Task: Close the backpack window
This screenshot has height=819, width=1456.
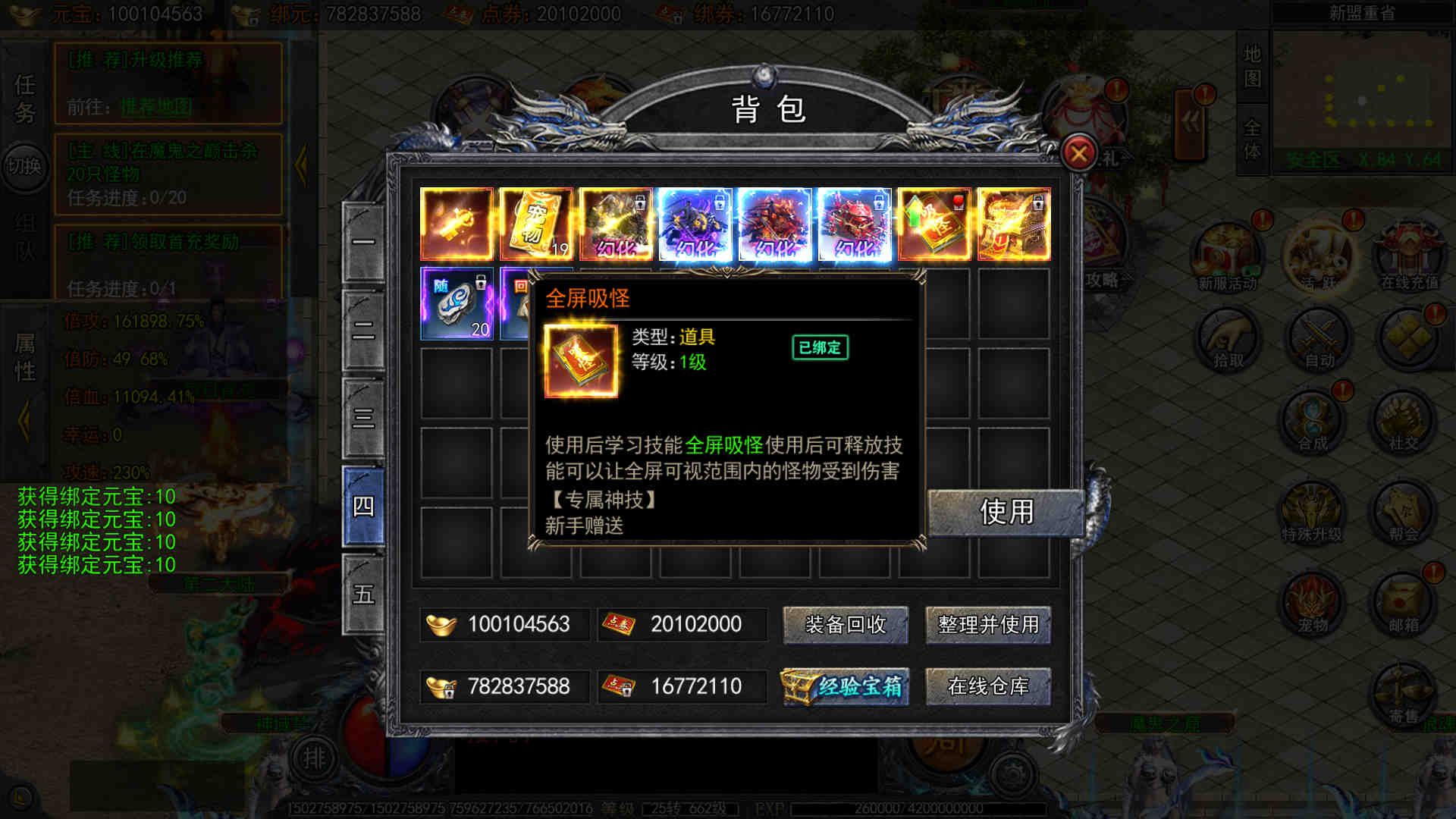Action: (x=1078, y=154)
